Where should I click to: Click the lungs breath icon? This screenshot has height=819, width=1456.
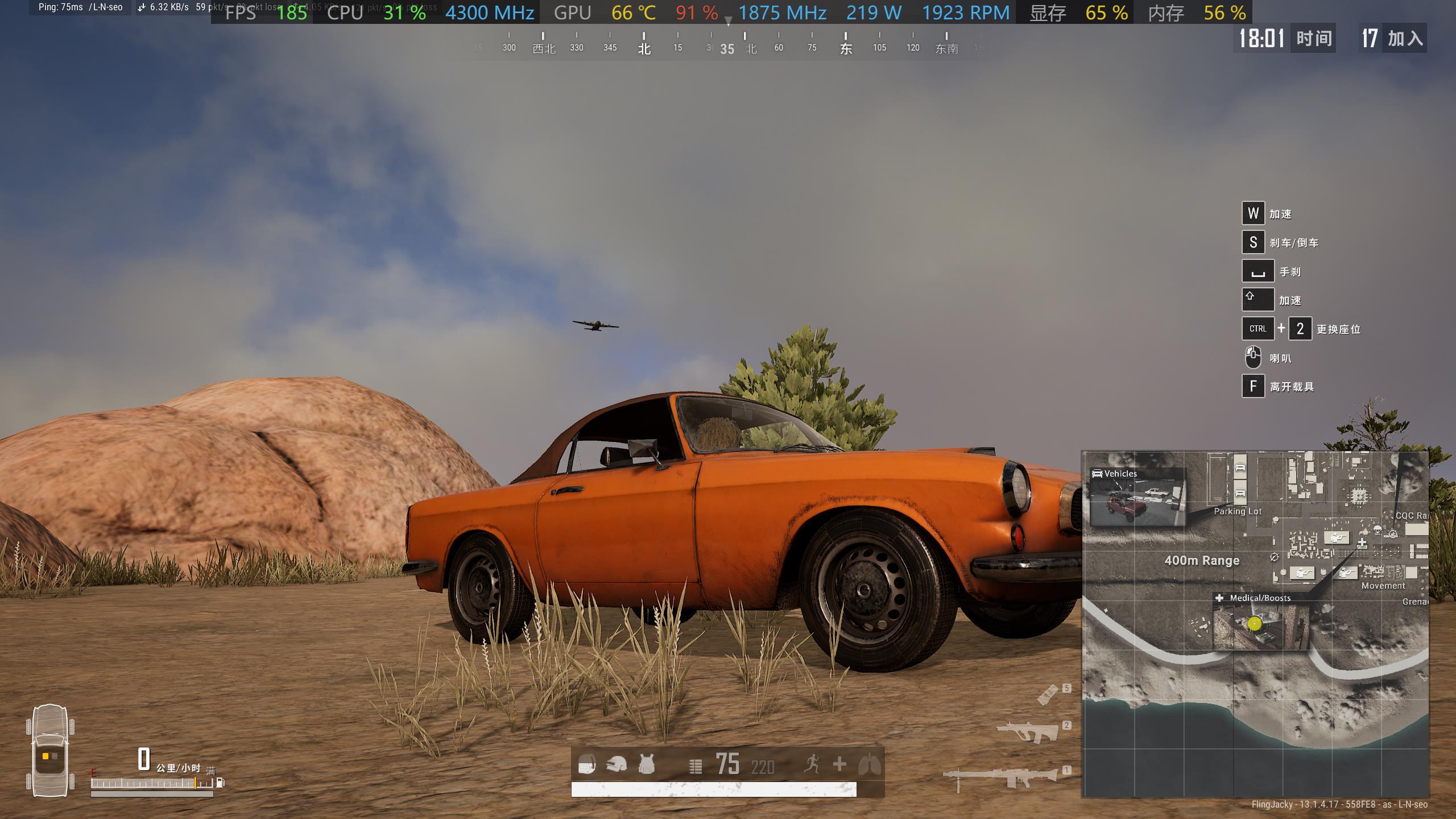pyautogui.click(x=869, y=765)
